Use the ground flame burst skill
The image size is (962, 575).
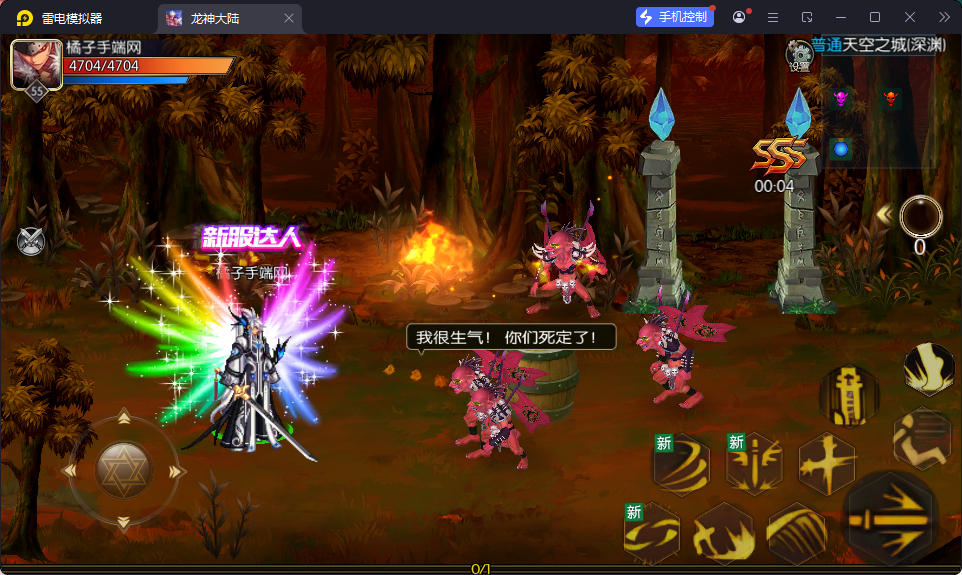(723, 535)
